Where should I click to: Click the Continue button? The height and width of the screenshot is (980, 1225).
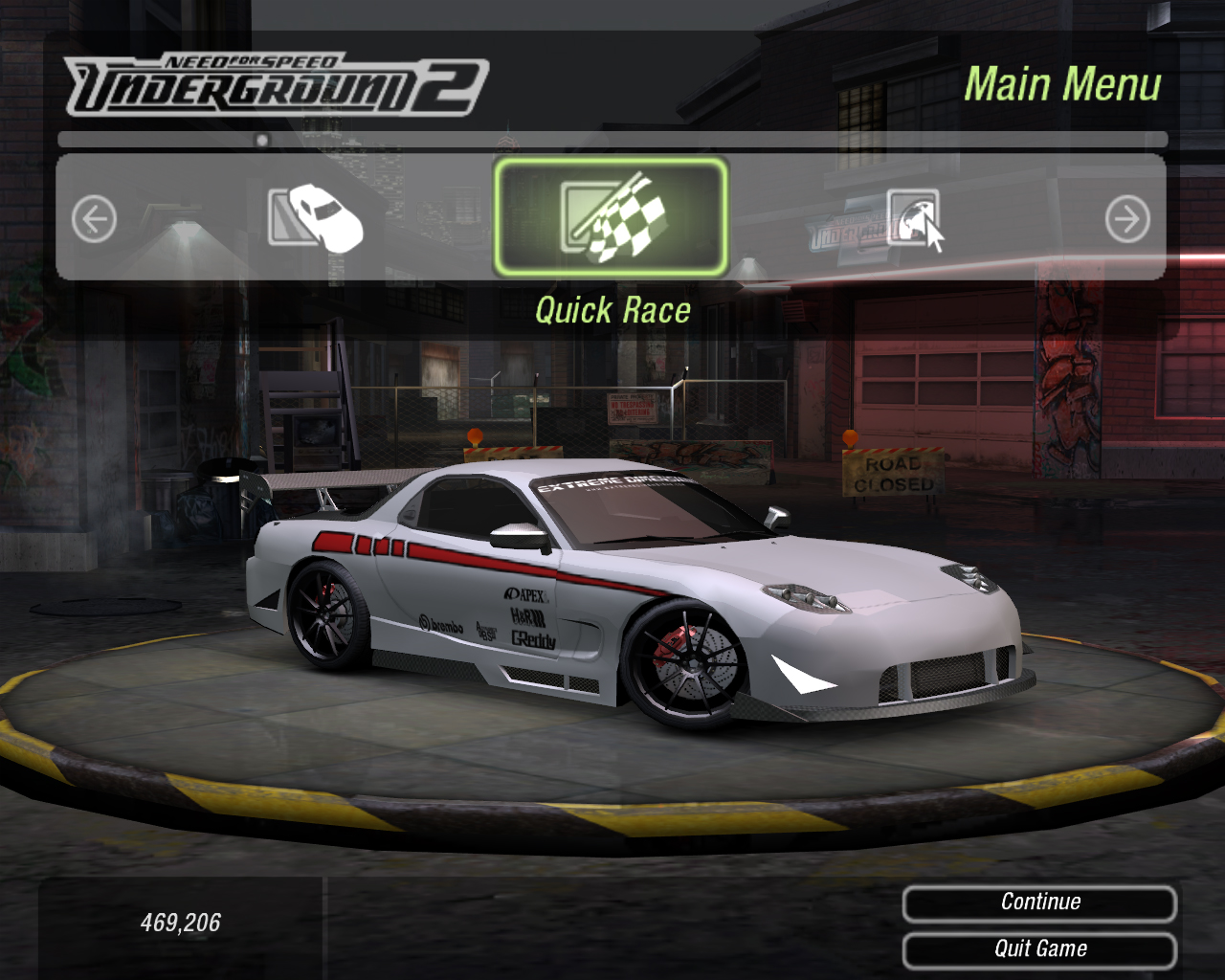point(1039,902)
